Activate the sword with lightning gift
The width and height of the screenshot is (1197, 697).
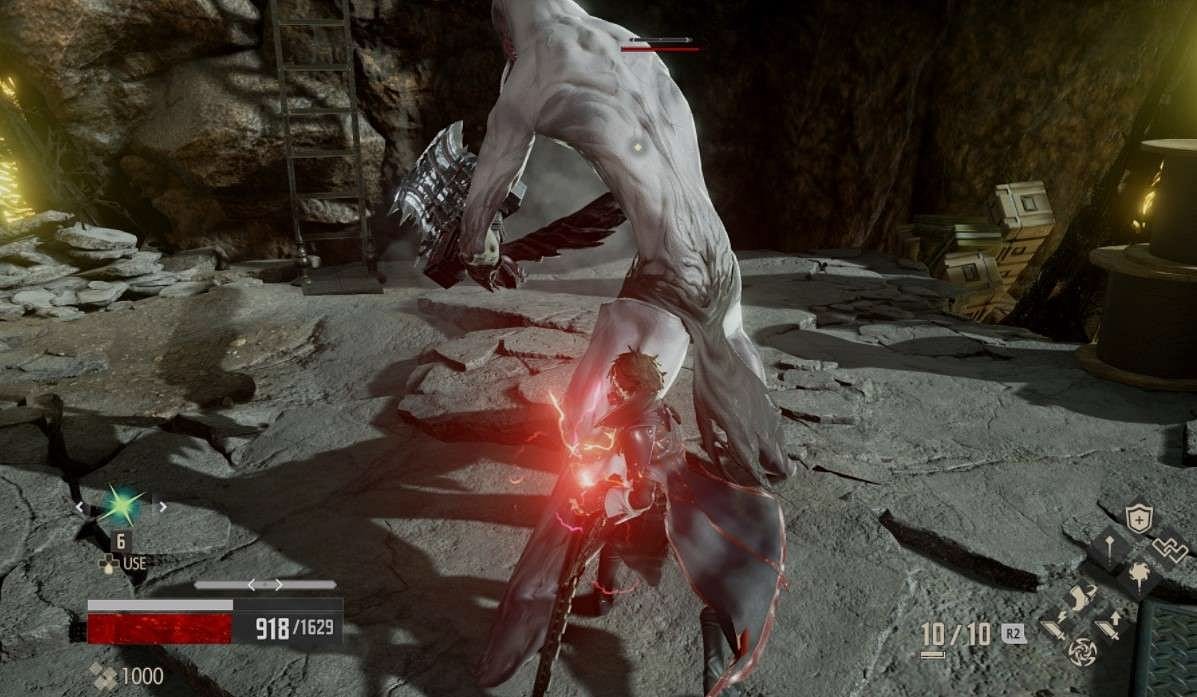coord(1053,628)
